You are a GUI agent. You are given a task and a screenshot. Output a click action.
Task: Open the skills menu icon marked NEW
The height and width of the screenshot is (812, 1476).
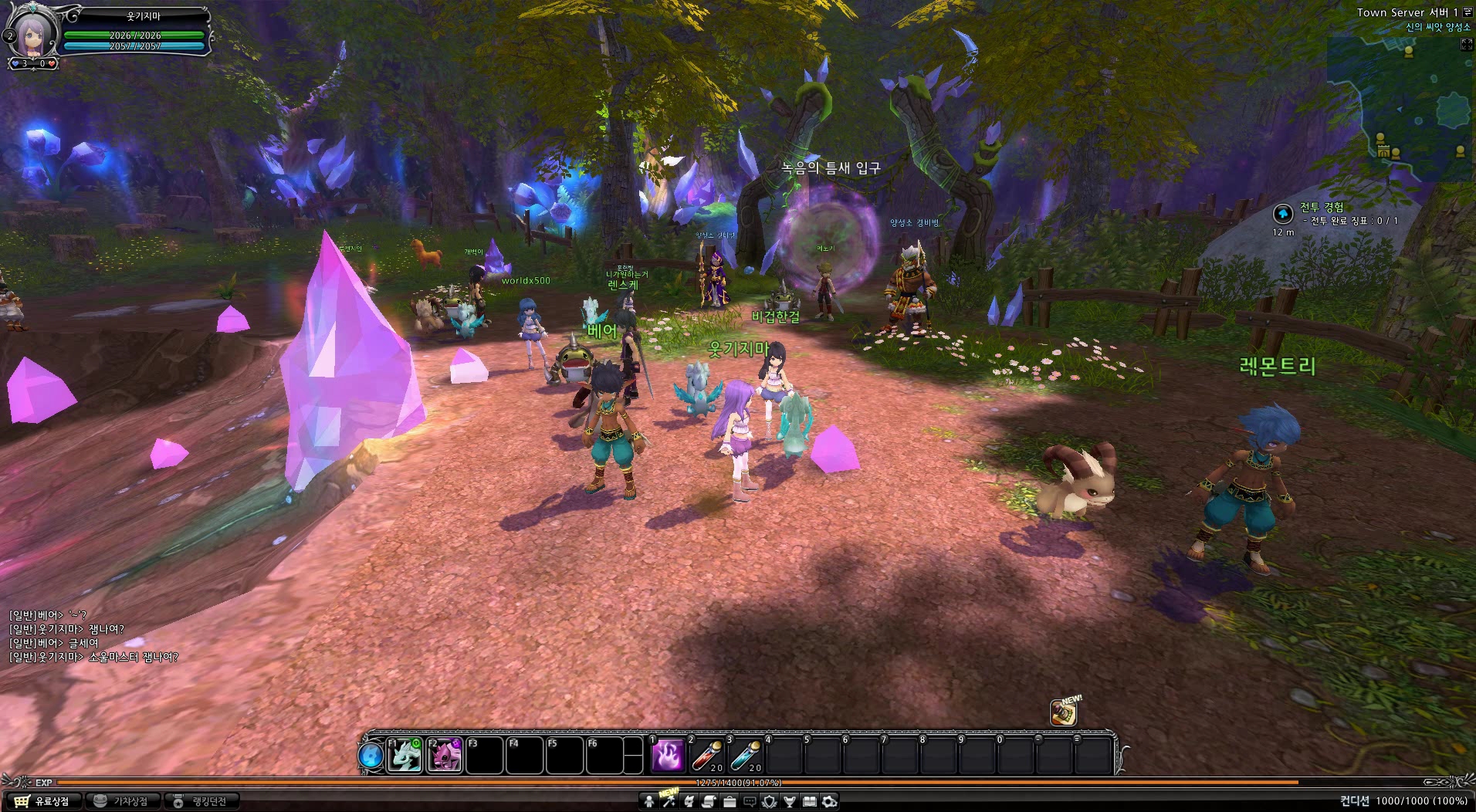(x=669, y=802)
